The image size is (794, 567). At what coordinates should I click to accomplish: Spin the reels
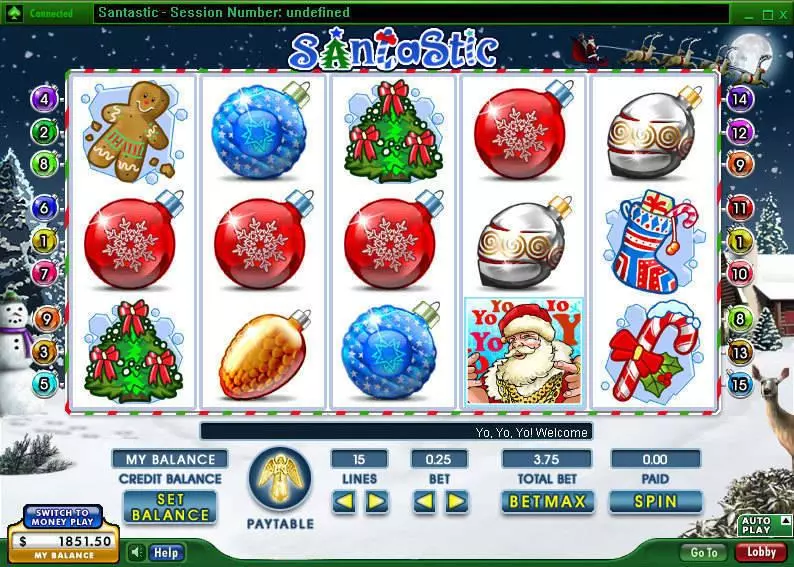point(655,501)
